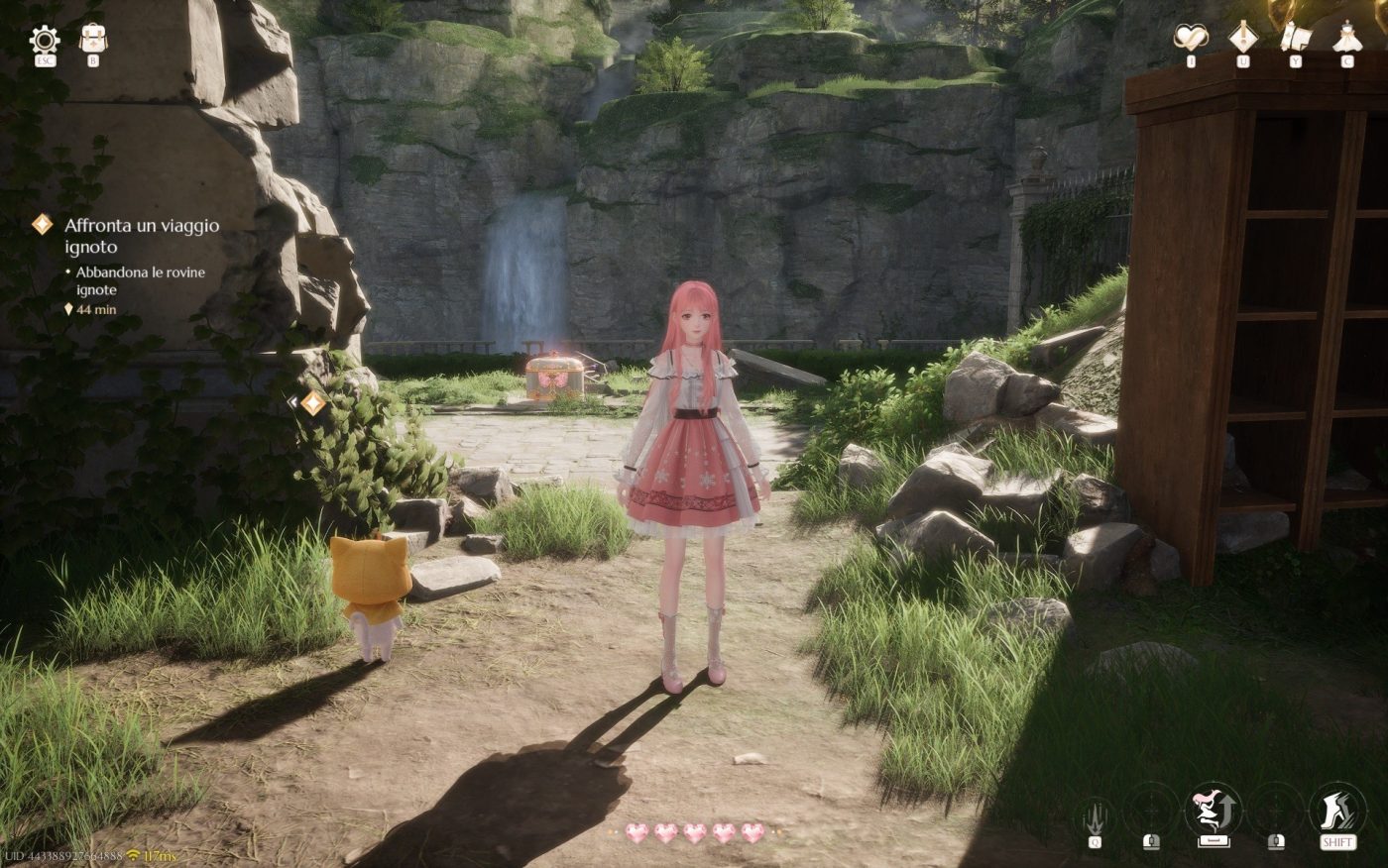The width and height of the screenshot is (1388, 868).
Task: Open alerts via the exclamation diamond icon
Action: [1242, 37]
